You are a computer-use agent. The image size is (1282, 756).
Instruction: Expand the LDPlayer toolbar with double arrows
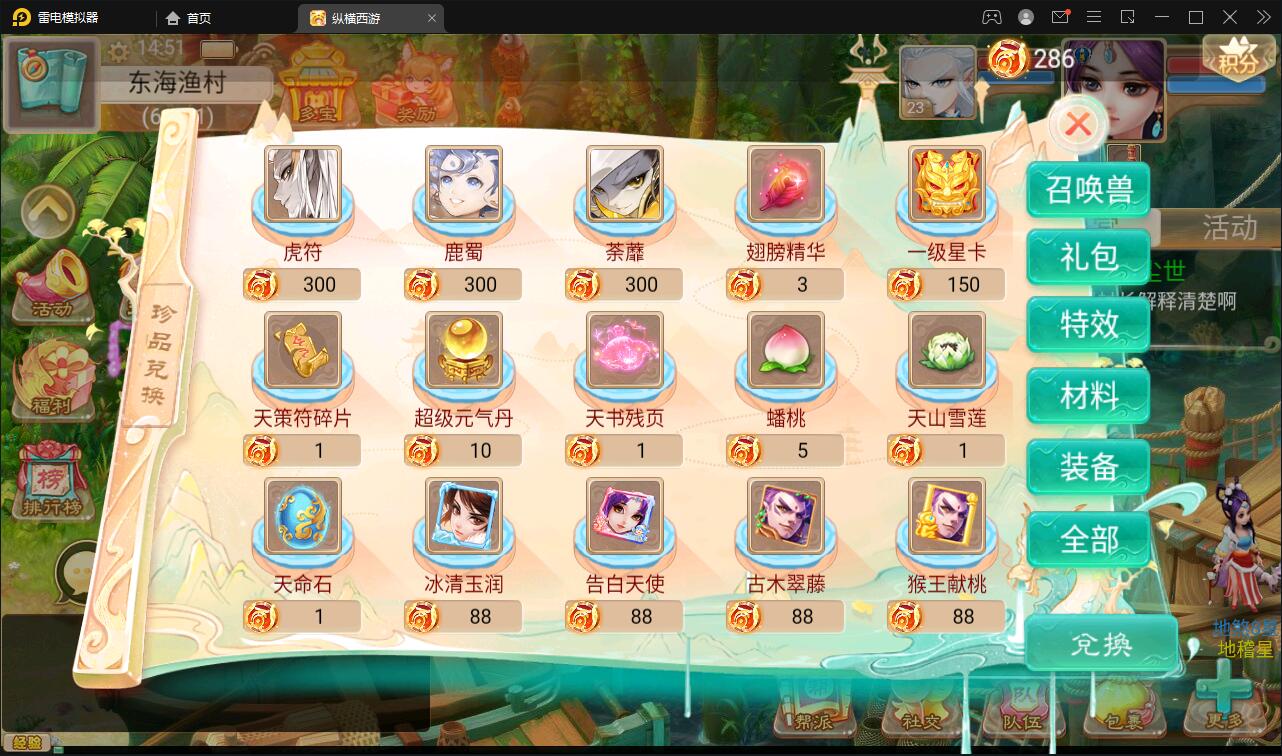click(1262, 16)
